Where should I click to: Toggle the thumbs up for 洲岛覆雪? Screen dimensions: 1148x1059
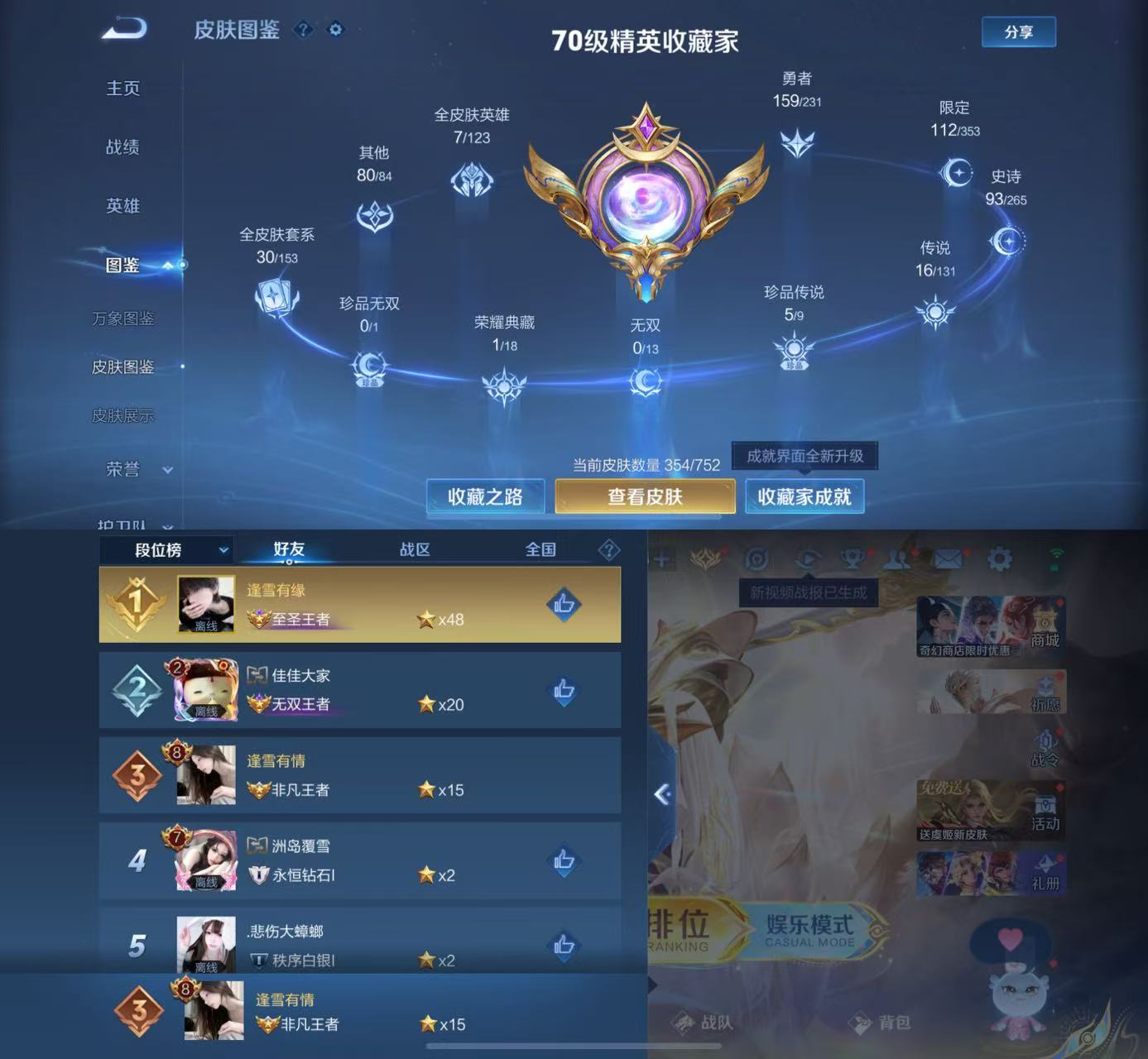(565, 860)
